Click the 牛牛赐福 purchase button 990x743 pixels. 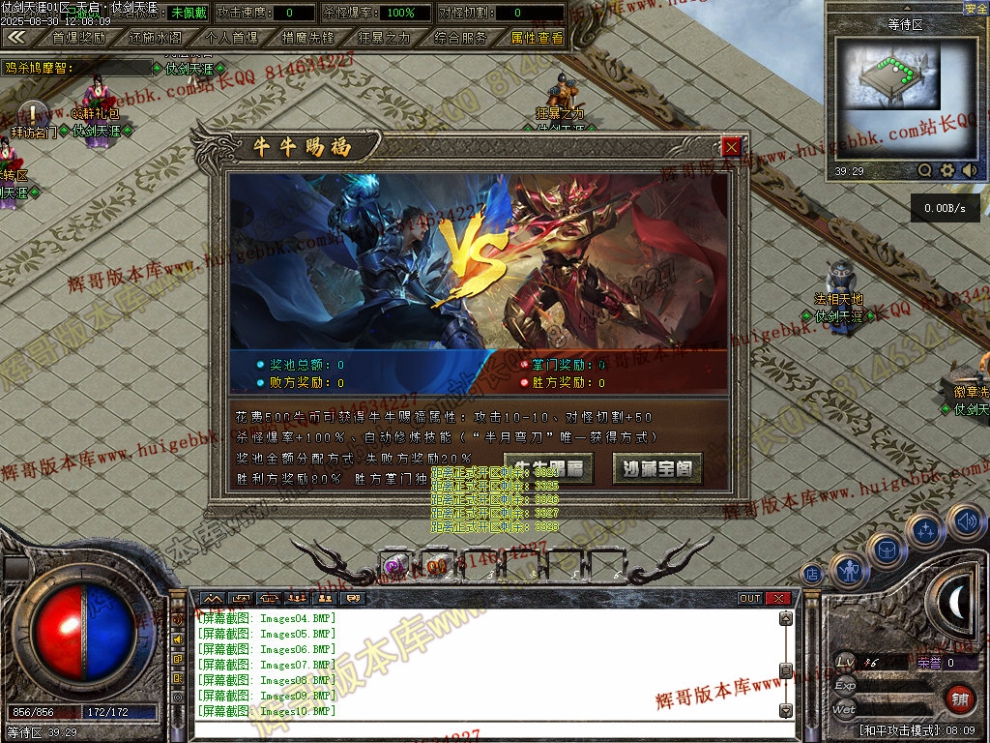[x=548, y=467]
